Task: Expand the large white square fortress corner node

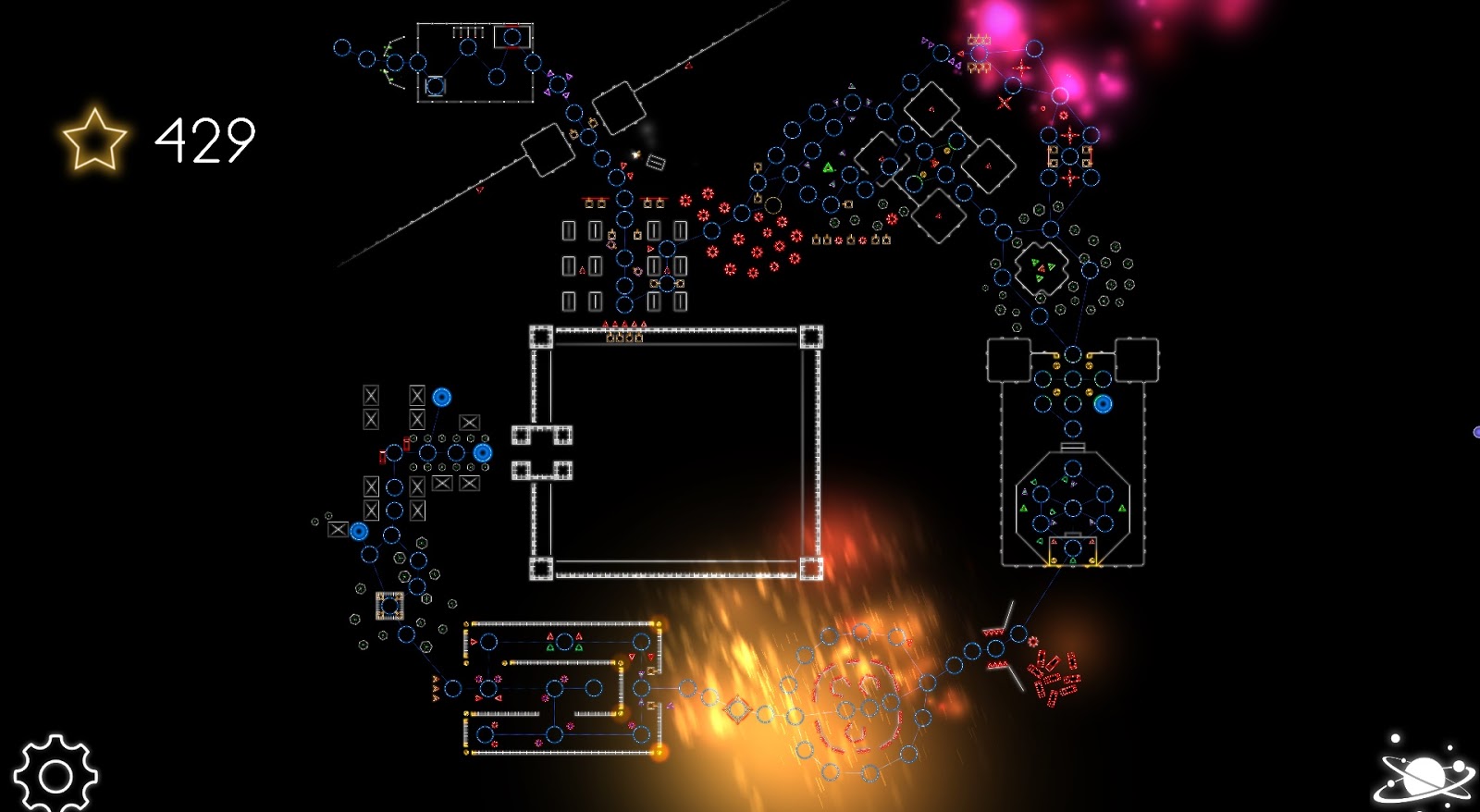Action: click(541, 335)
